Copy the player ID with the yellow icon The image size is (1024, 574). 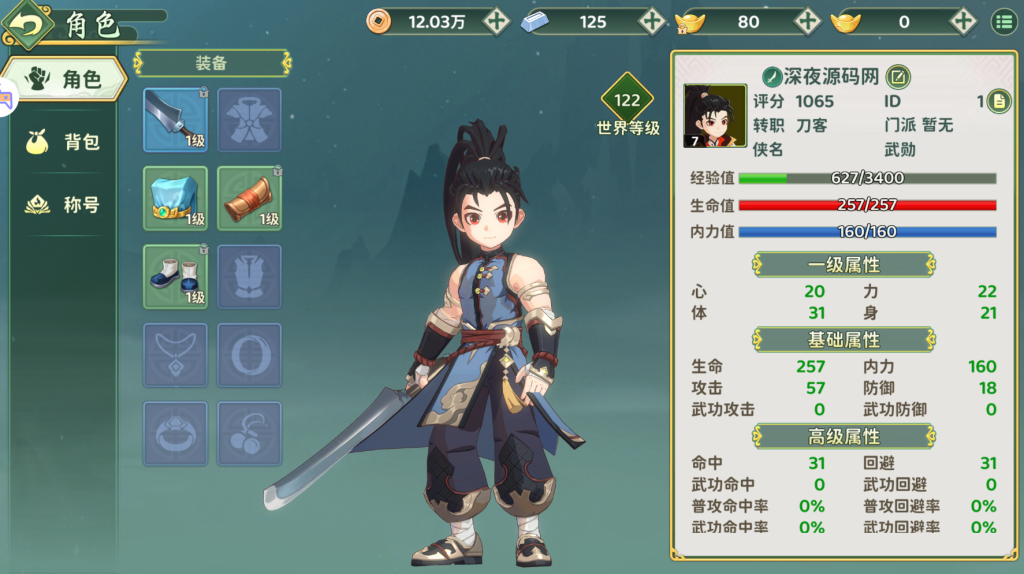pos(998,101)
